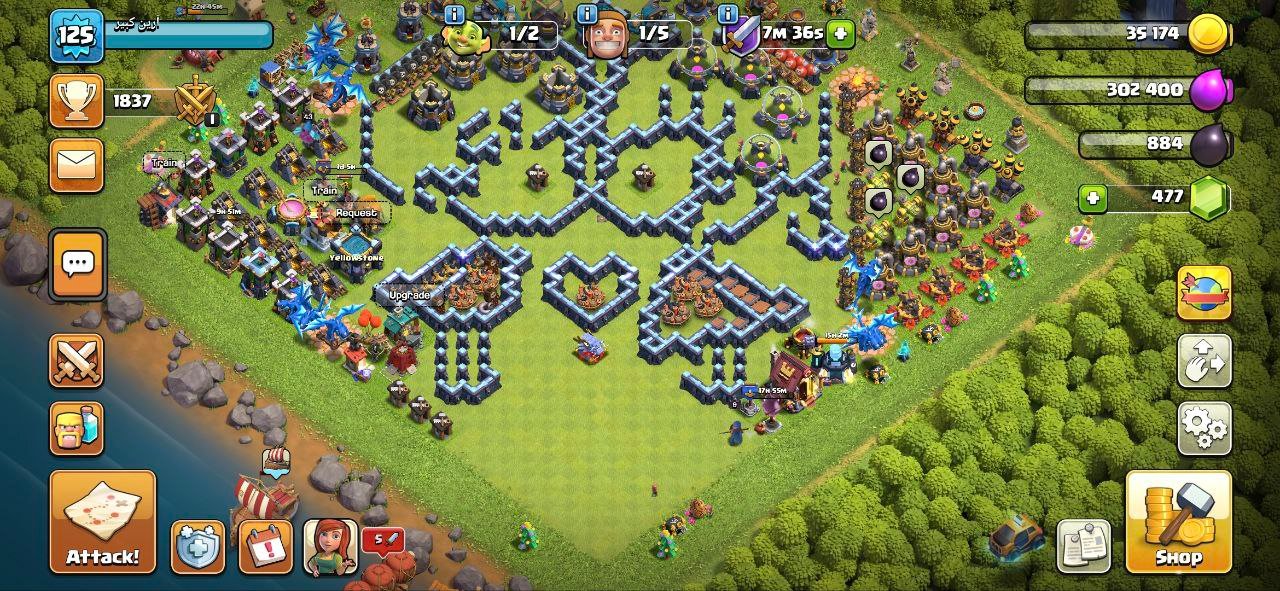Open the pinned notes icon beside Shop
The image size is (1280, 591).
tap(1083, 545)
